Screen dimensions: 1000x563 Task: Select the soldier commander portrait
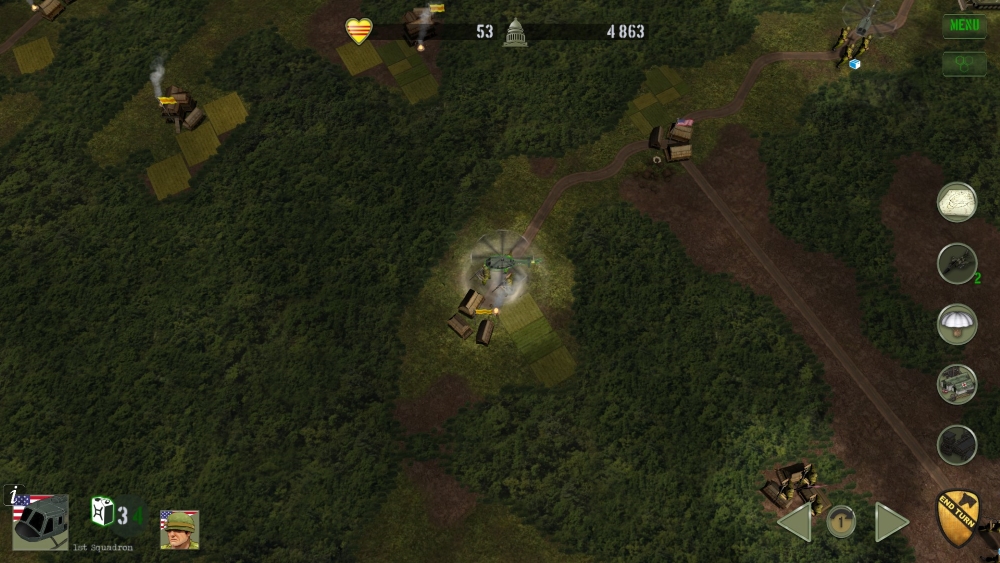point(180,529)
